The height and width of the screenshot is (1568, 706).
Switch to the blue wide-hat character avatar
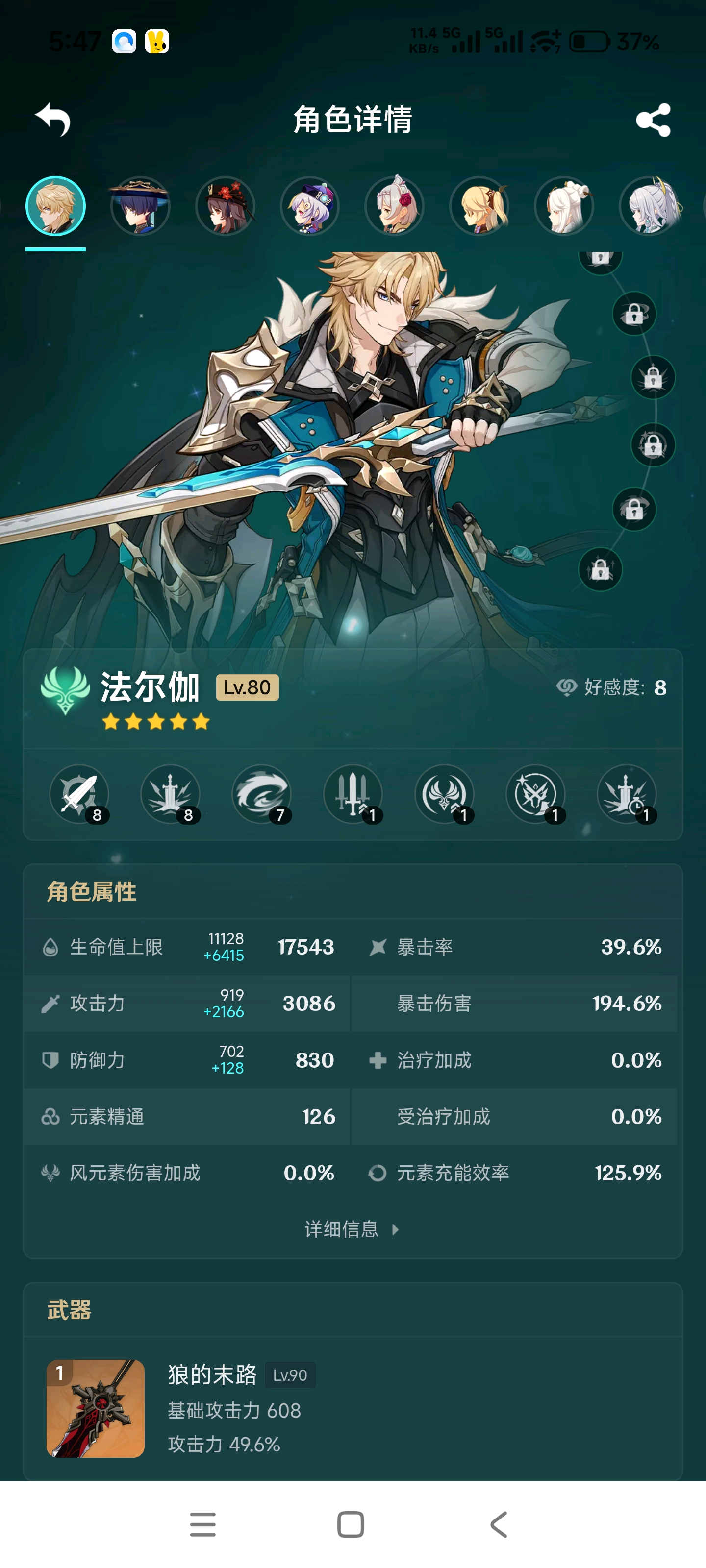[x=140, y=206]
